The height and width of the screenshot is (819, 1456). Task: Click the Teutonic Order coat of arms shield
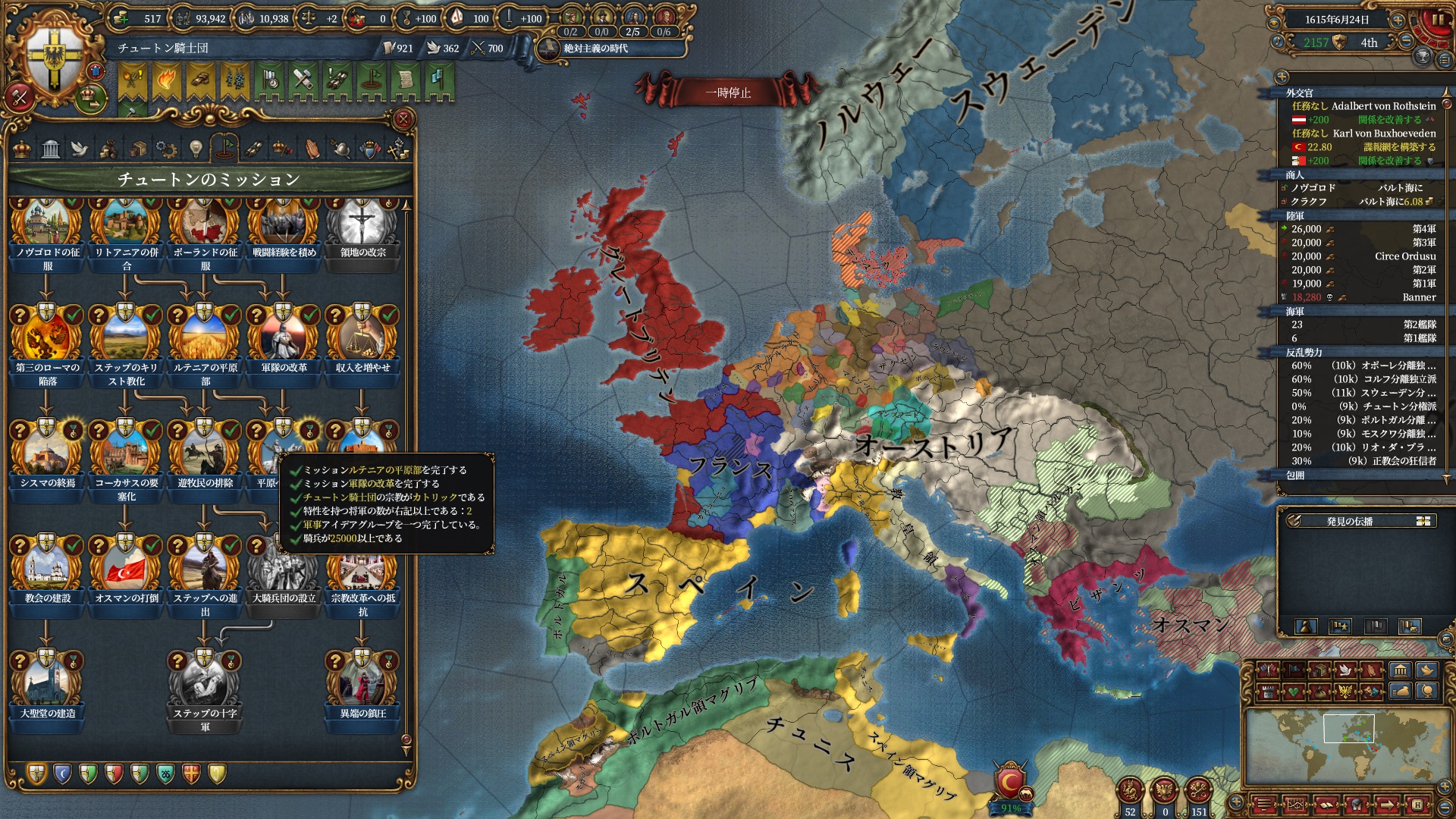click(55, 59)
